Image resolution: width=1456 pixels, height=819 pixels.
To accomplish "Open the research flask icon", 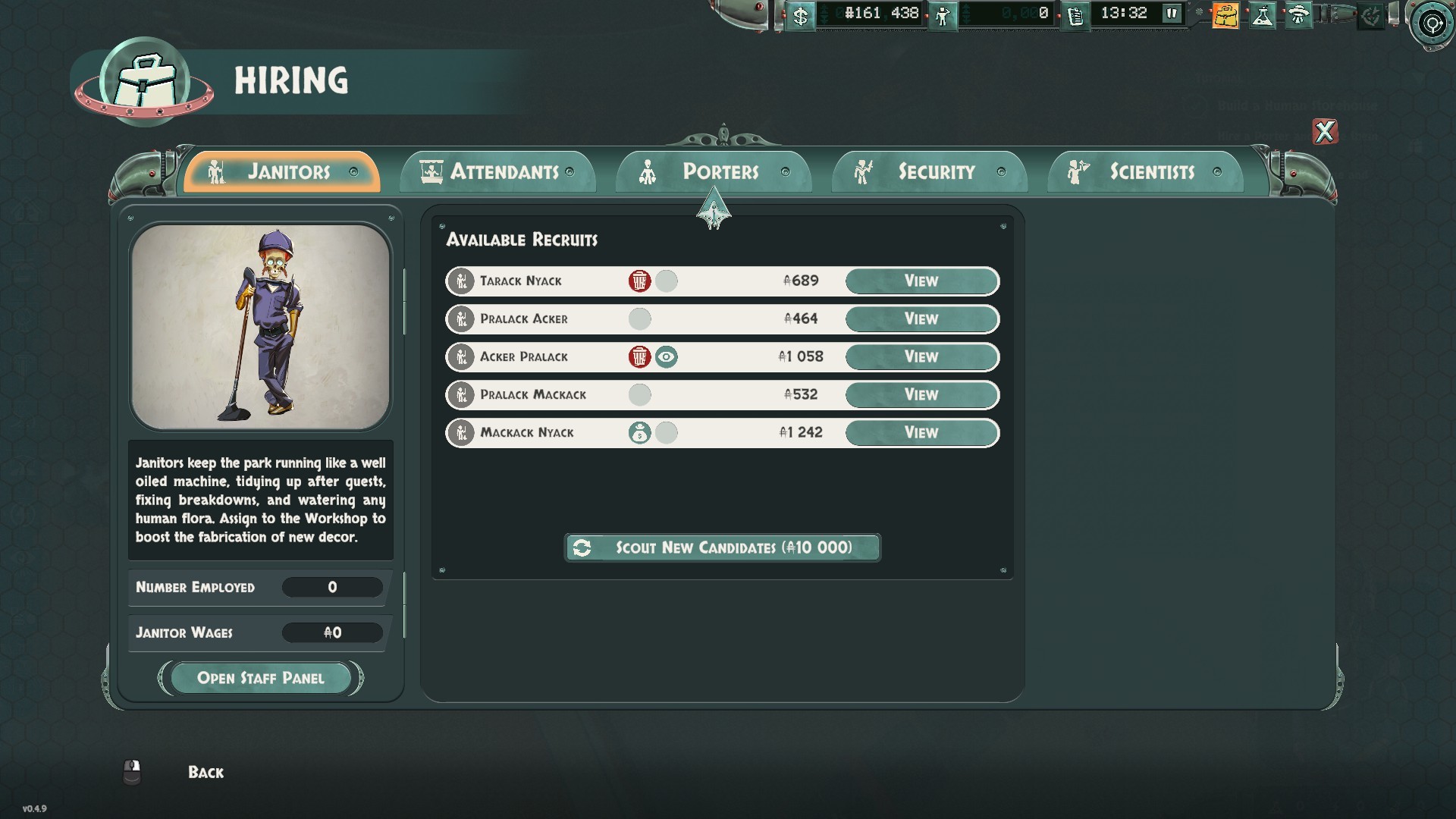I will click(1263, 15).
